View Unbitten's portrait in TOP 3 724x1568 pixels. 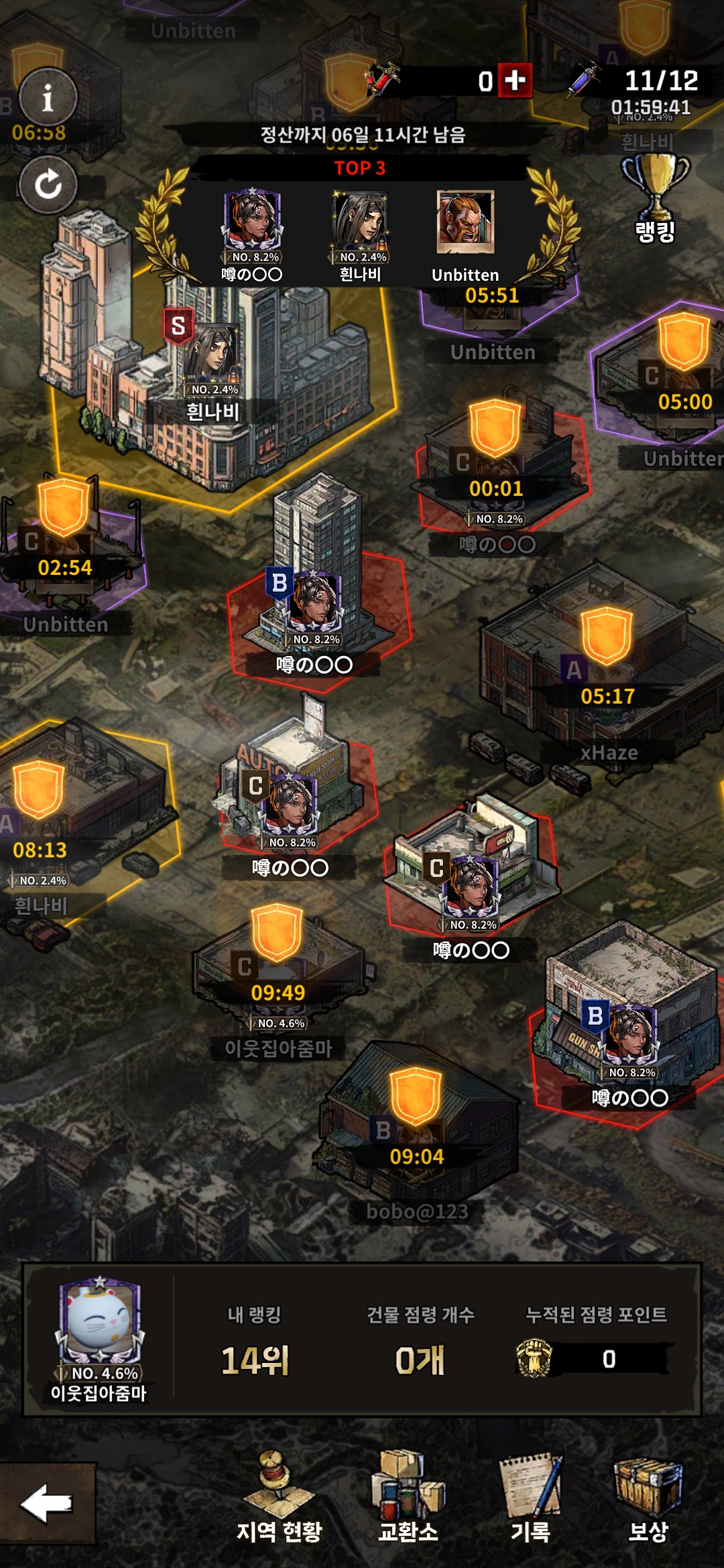pos(466,222)
